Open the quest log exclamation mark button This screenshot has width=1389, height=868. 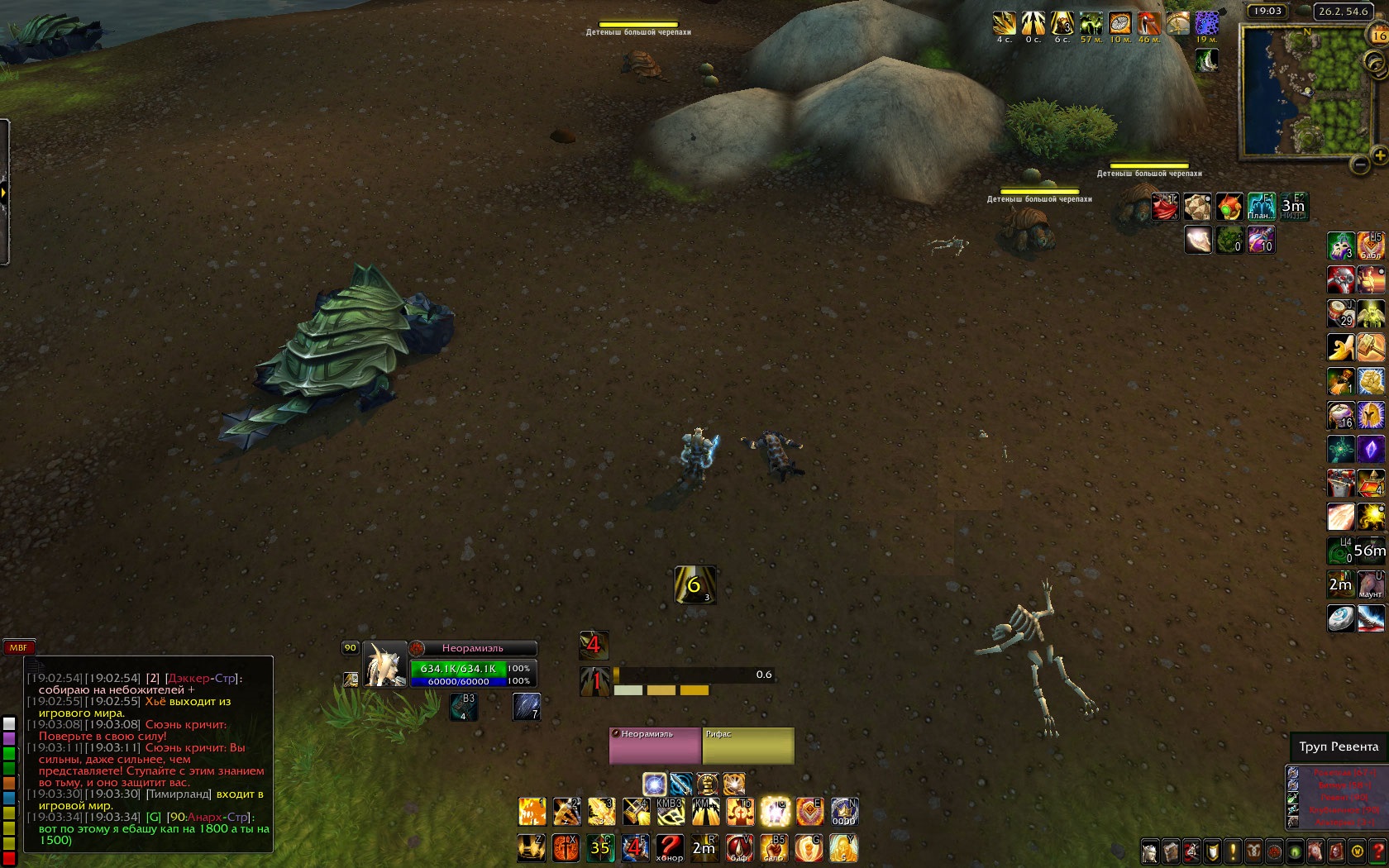1233,851
